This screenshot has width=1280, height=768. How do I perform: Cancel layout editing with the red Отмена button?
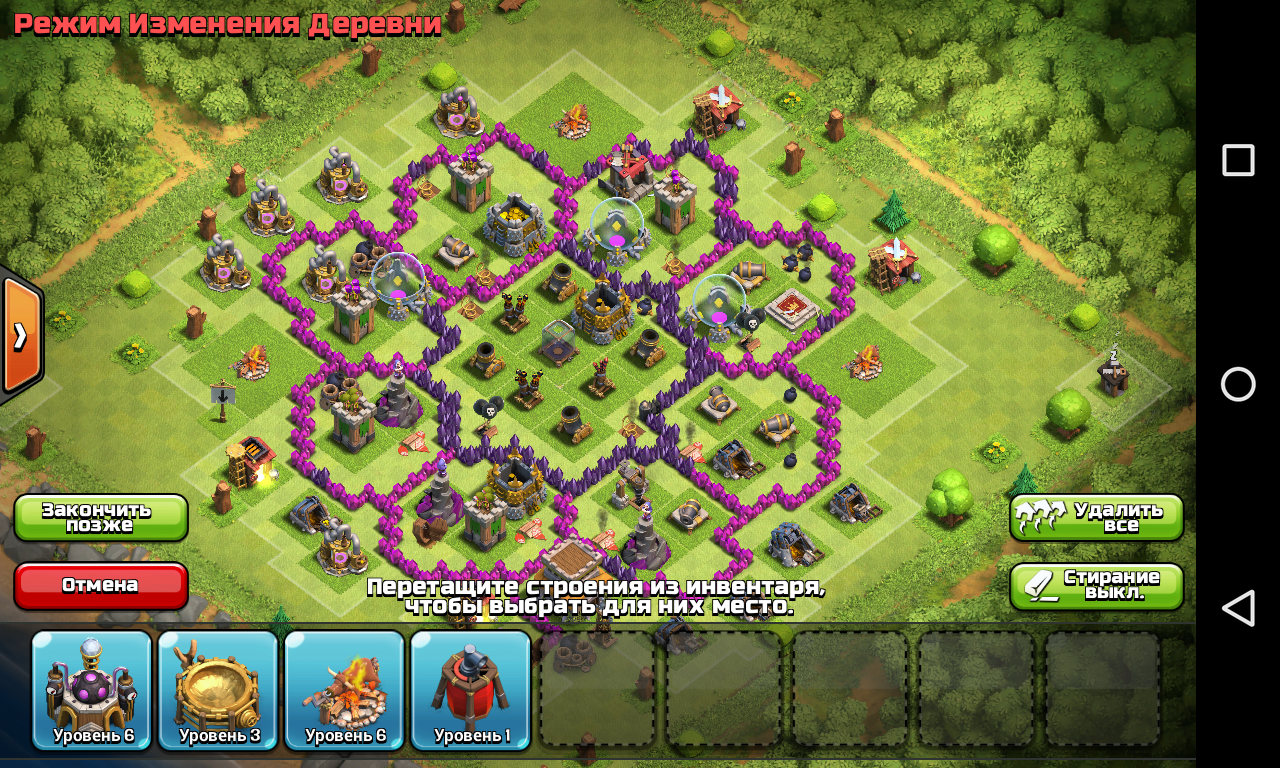[x=101, y=585]
